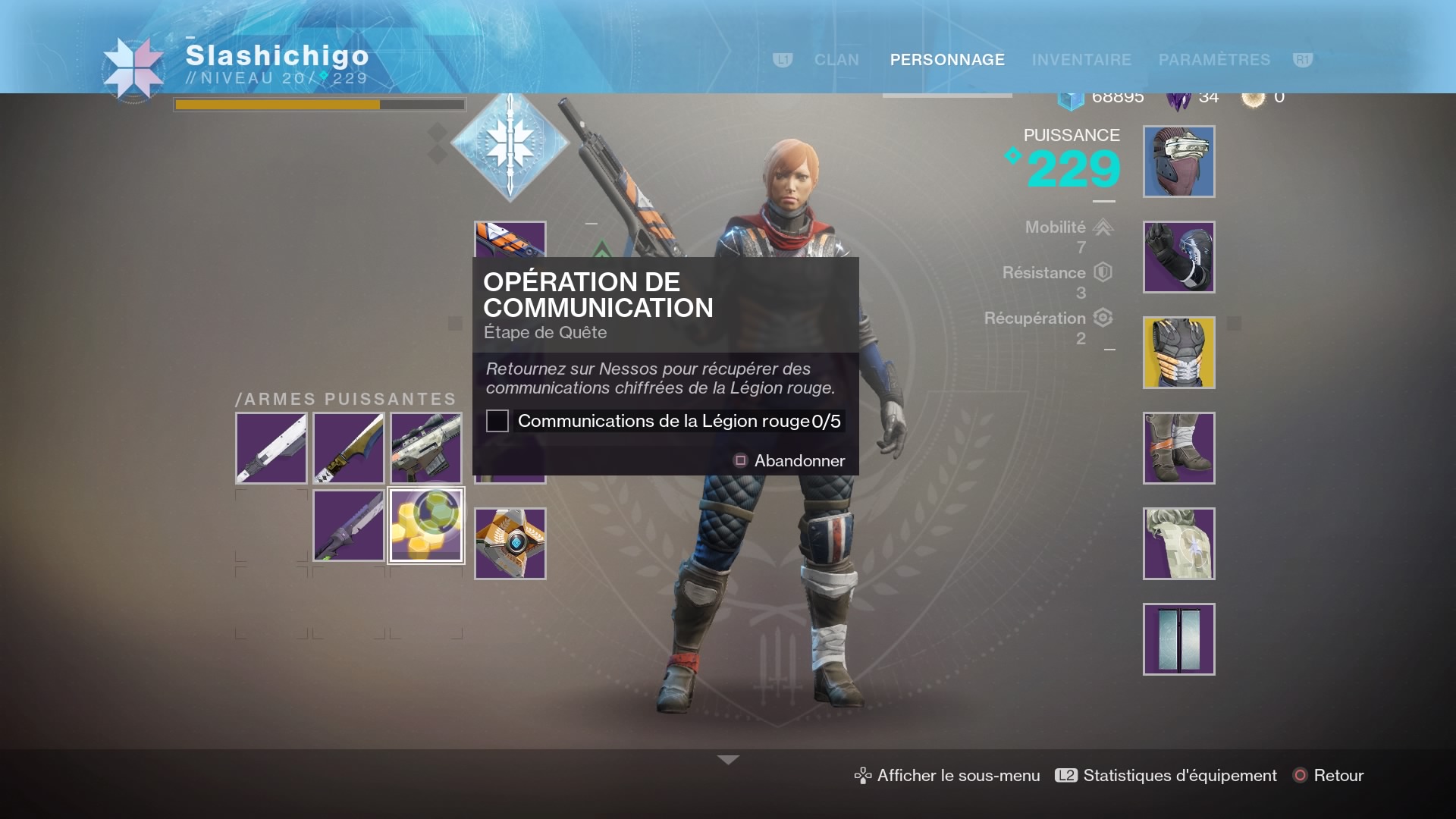Select the Slashichigo player emblem
Image resolution: width=1456 pixels, height=819 pixels.
[133, 69]
